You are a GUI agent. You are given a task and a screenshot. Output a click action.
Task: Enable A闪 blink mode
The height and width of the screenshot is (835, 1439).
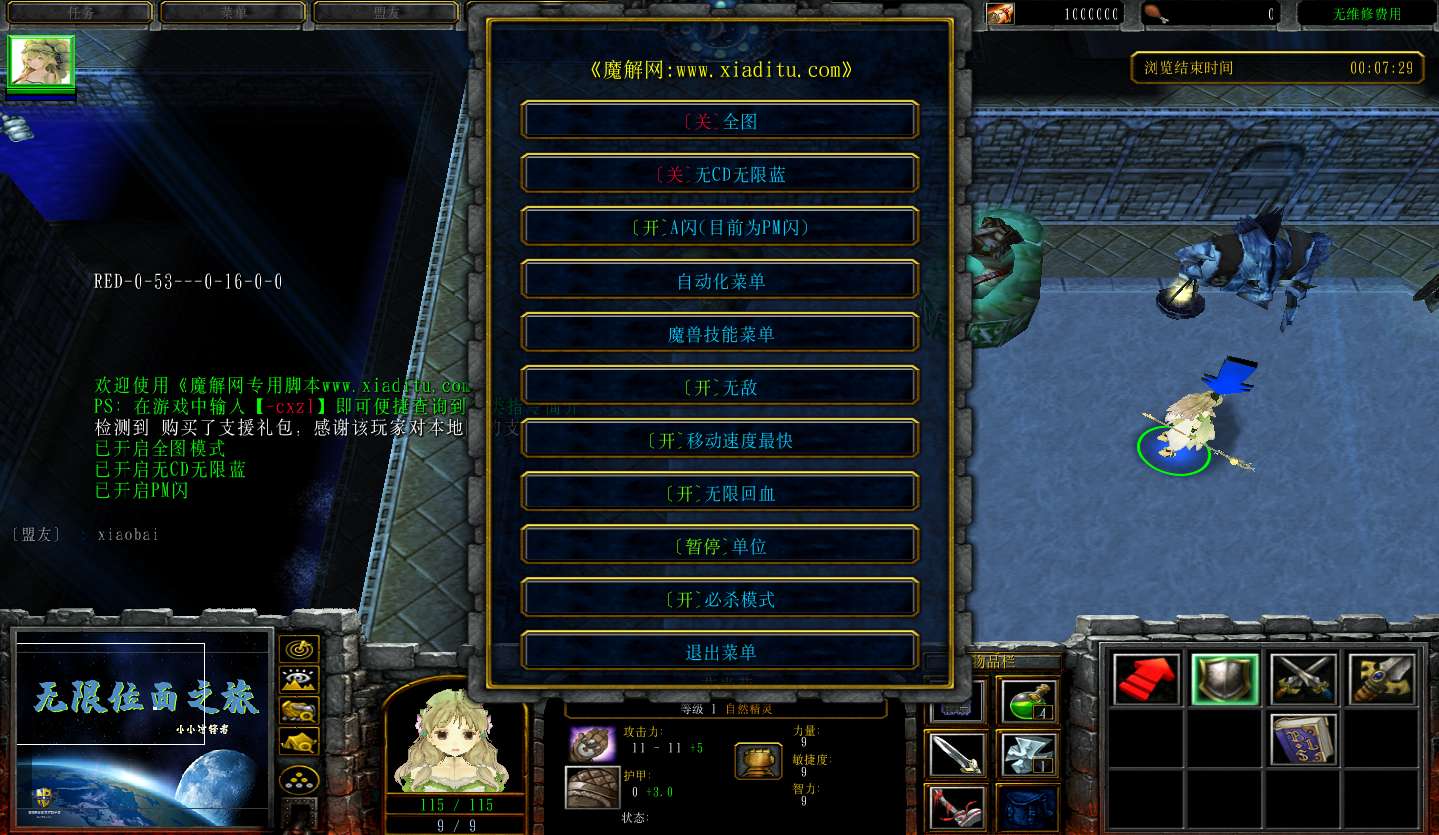pyautogui.click(x=719, y=227)
